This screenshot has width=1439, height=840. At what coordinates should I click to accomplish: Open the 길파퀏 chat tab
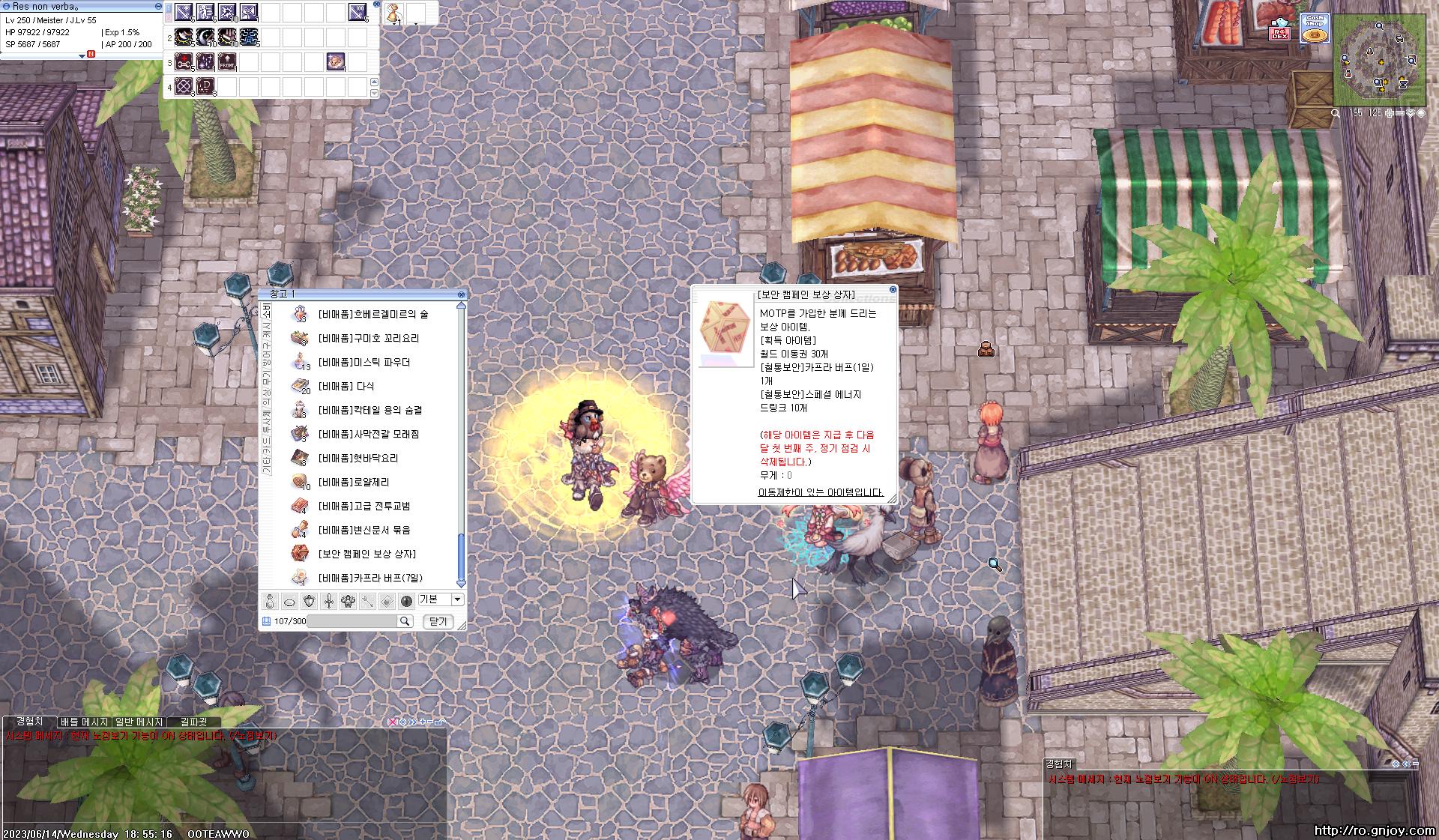pyautogui.click(x=193, y=722)
